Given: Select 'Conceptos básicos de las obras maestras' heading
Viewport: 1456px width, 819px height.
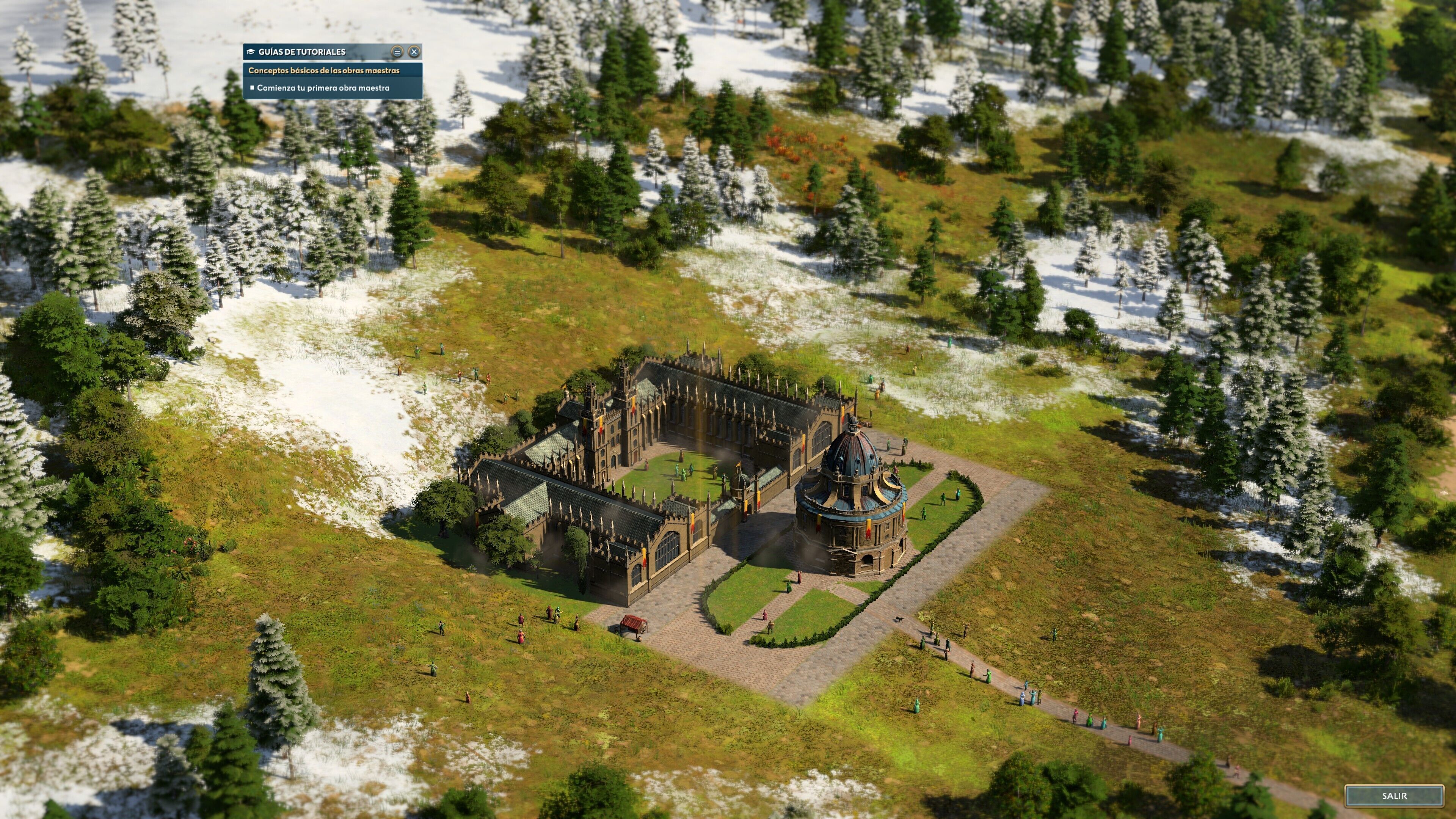Looking at the screenshot, I should point(324,71).
